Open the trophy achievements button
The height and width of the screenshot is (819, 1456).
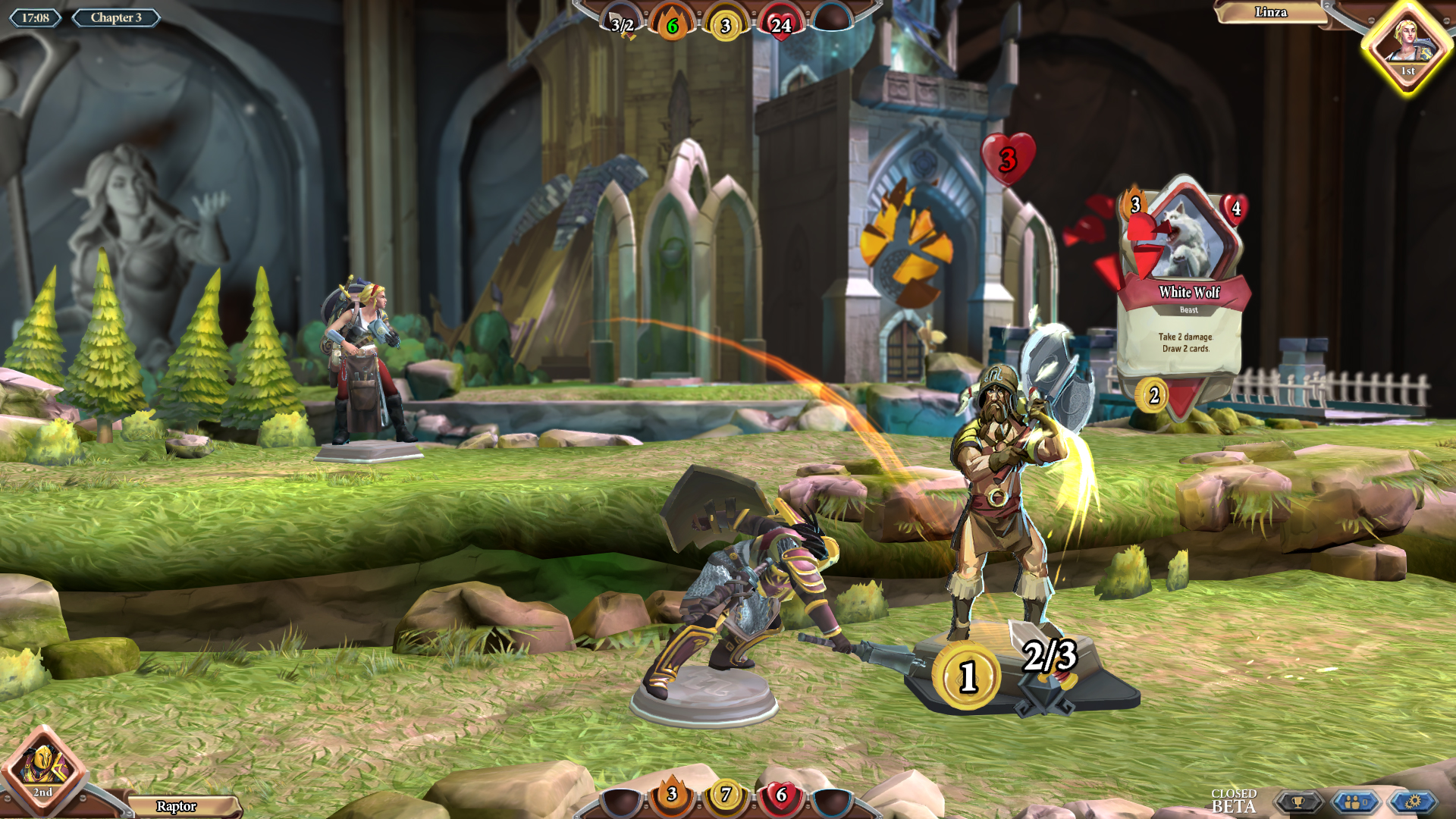point(1298,802)
